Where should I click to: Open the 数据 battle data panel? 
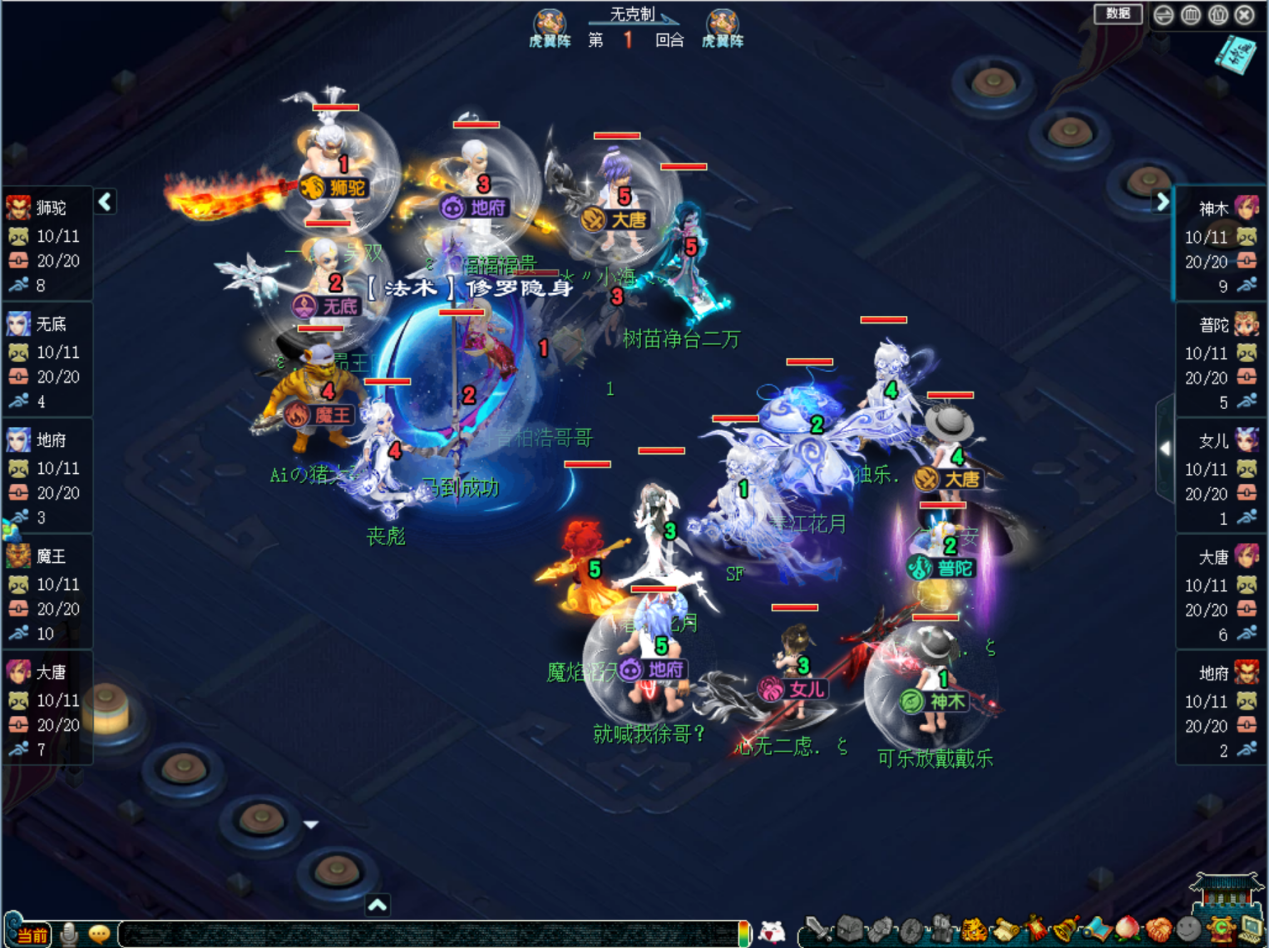[1118, 13]
